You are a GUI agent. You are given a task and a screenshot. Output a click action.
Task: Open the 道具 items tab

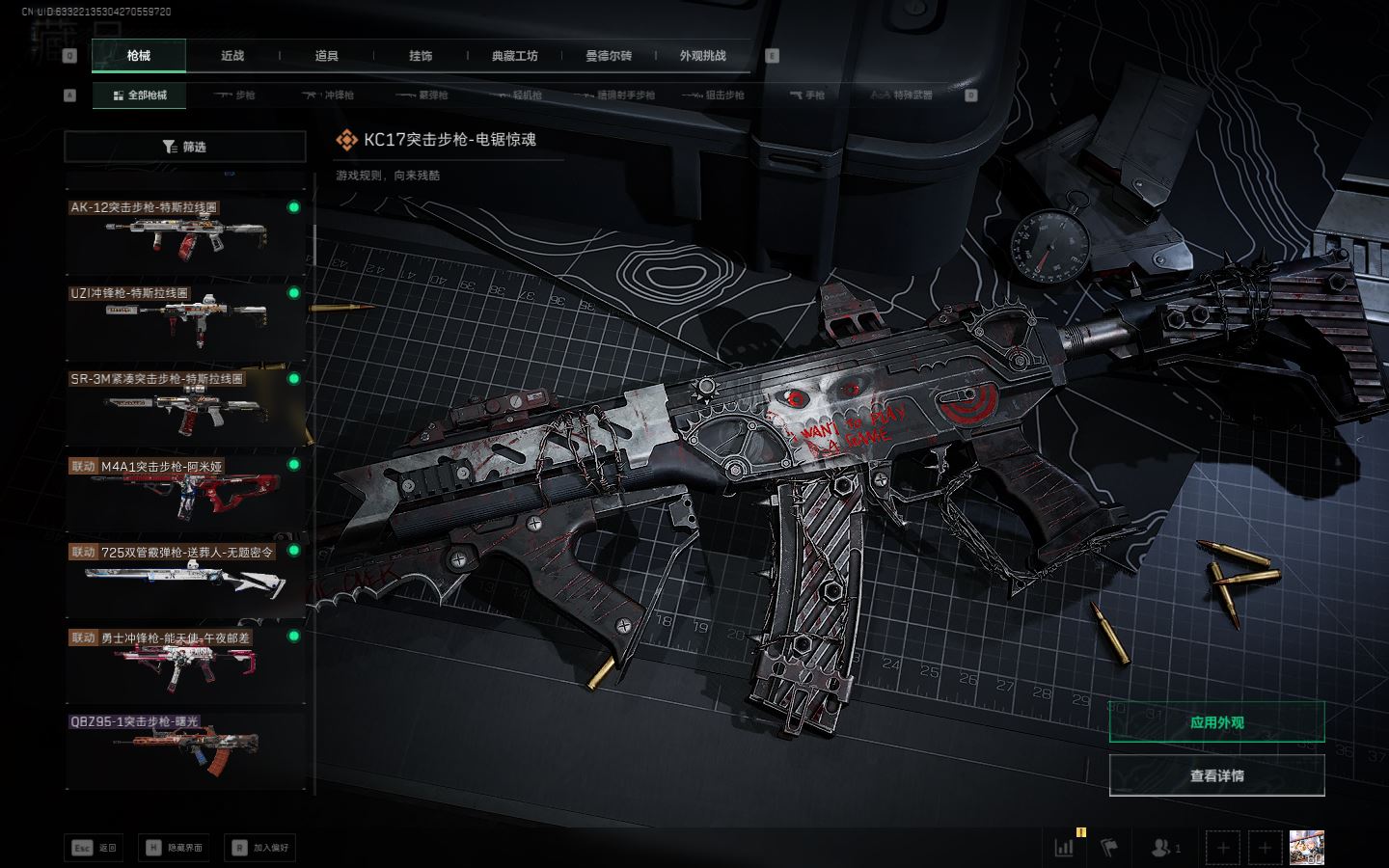[327, 56]
